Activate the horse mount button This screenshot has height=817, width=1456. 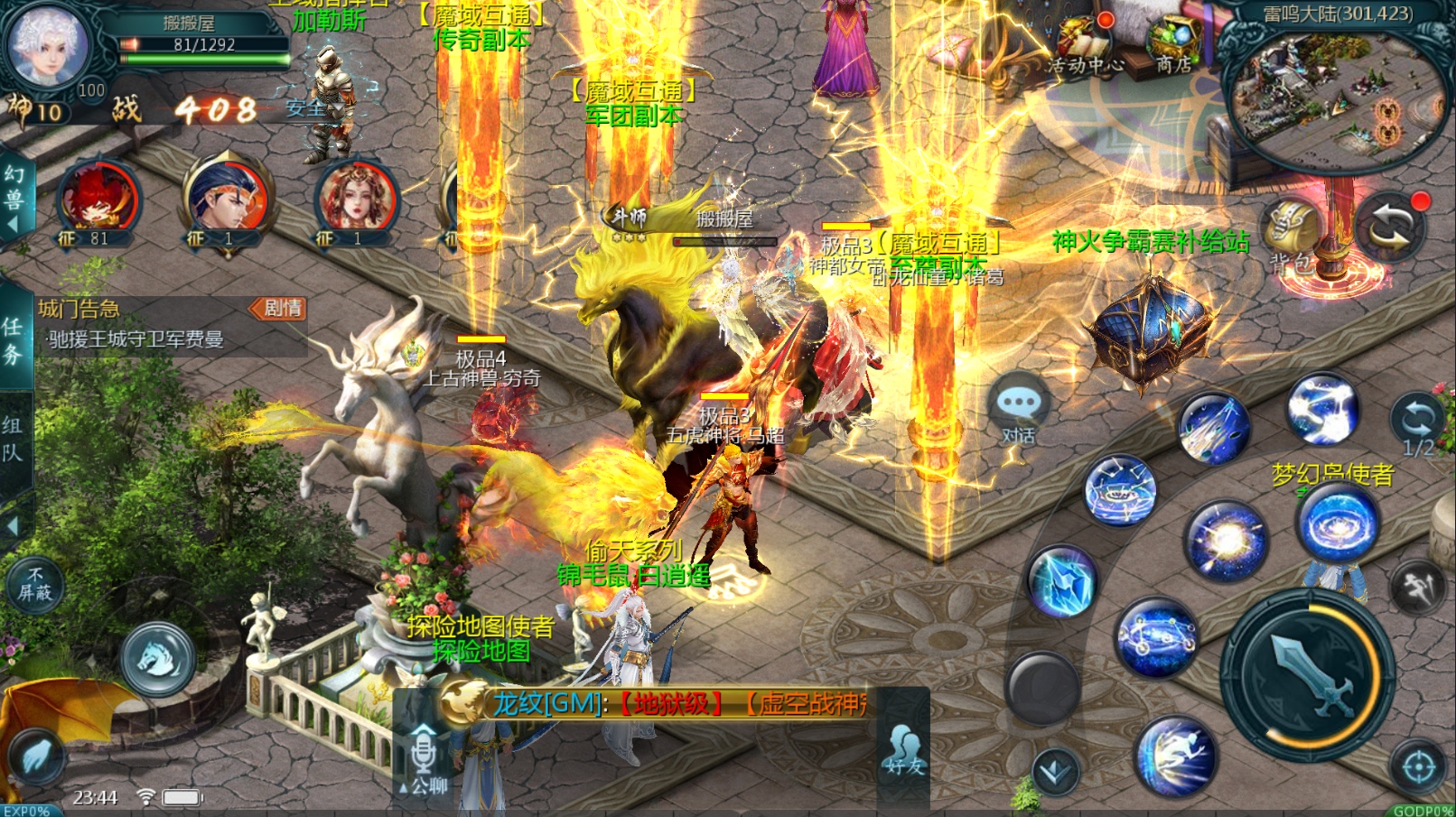pos(158,659)
